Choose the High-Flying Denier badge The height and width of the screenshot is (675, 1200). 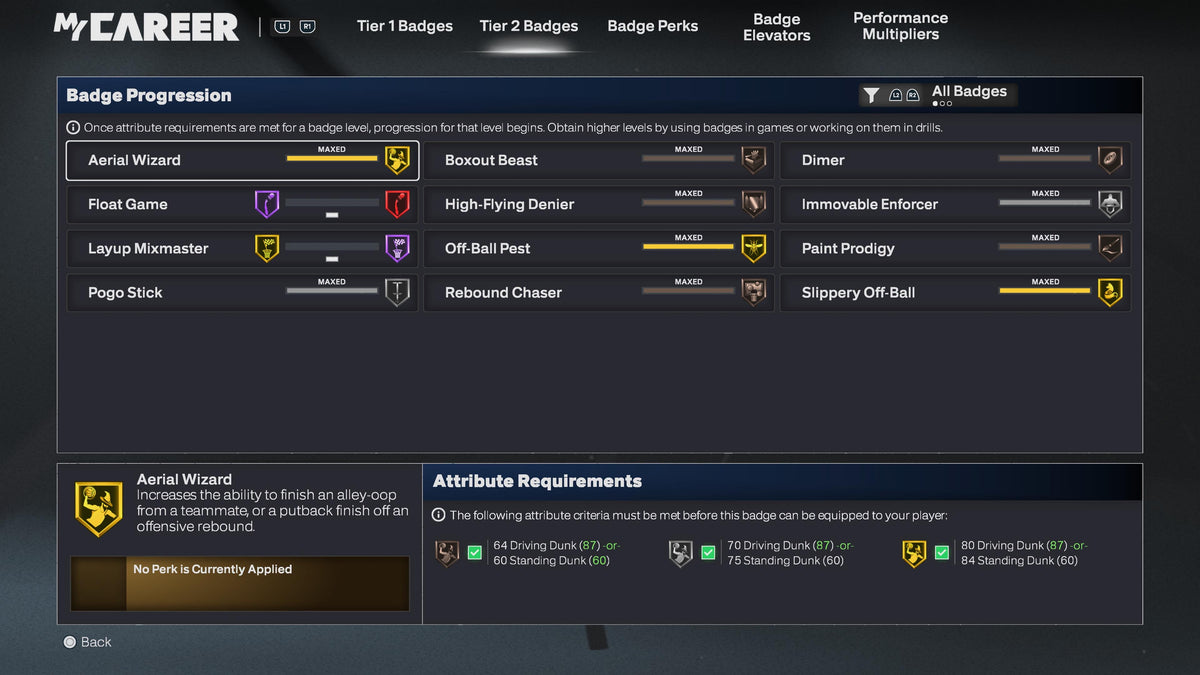[598, 204]
